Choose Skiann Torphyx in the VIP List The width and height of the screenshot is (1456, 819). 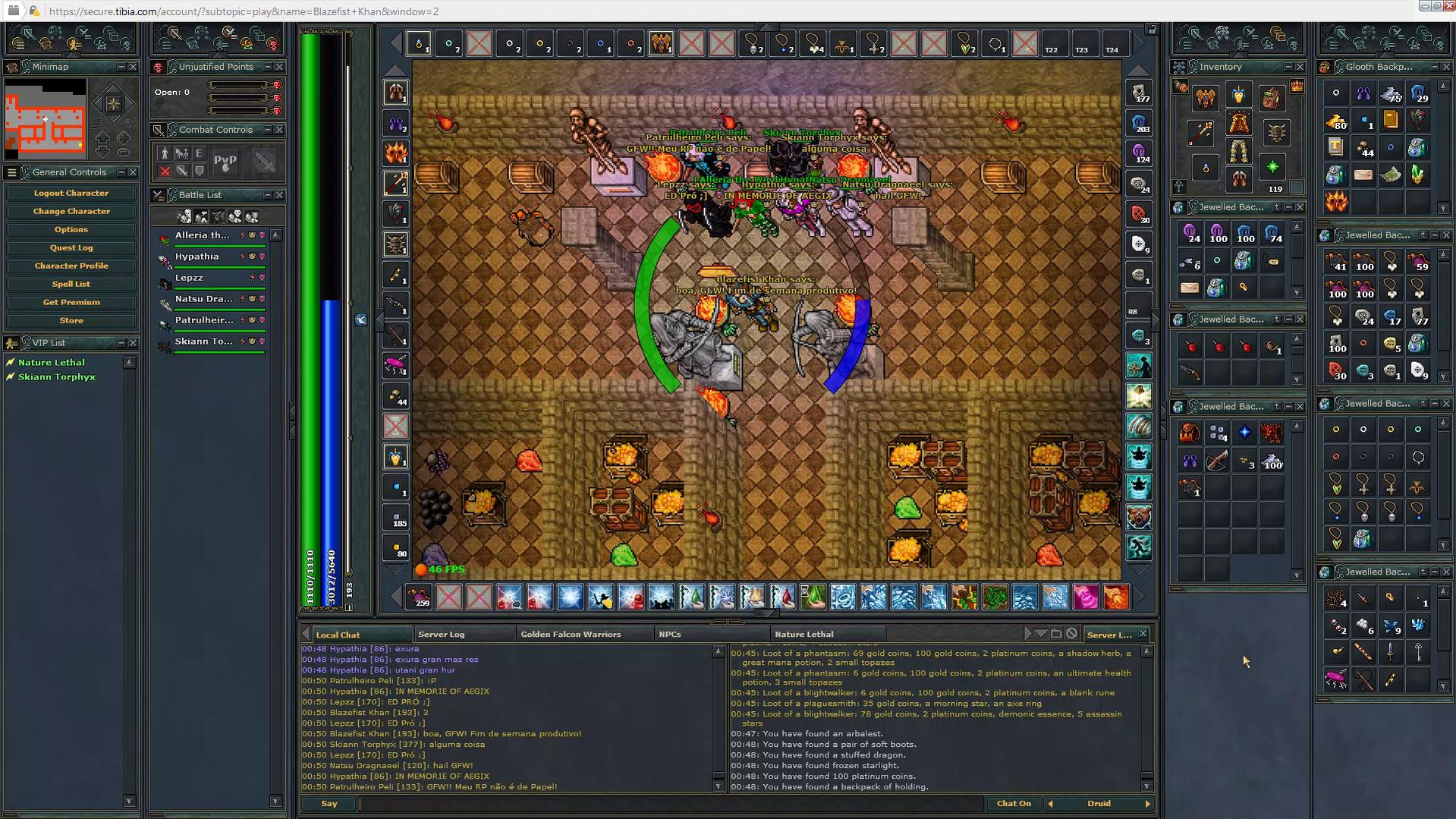57,377
